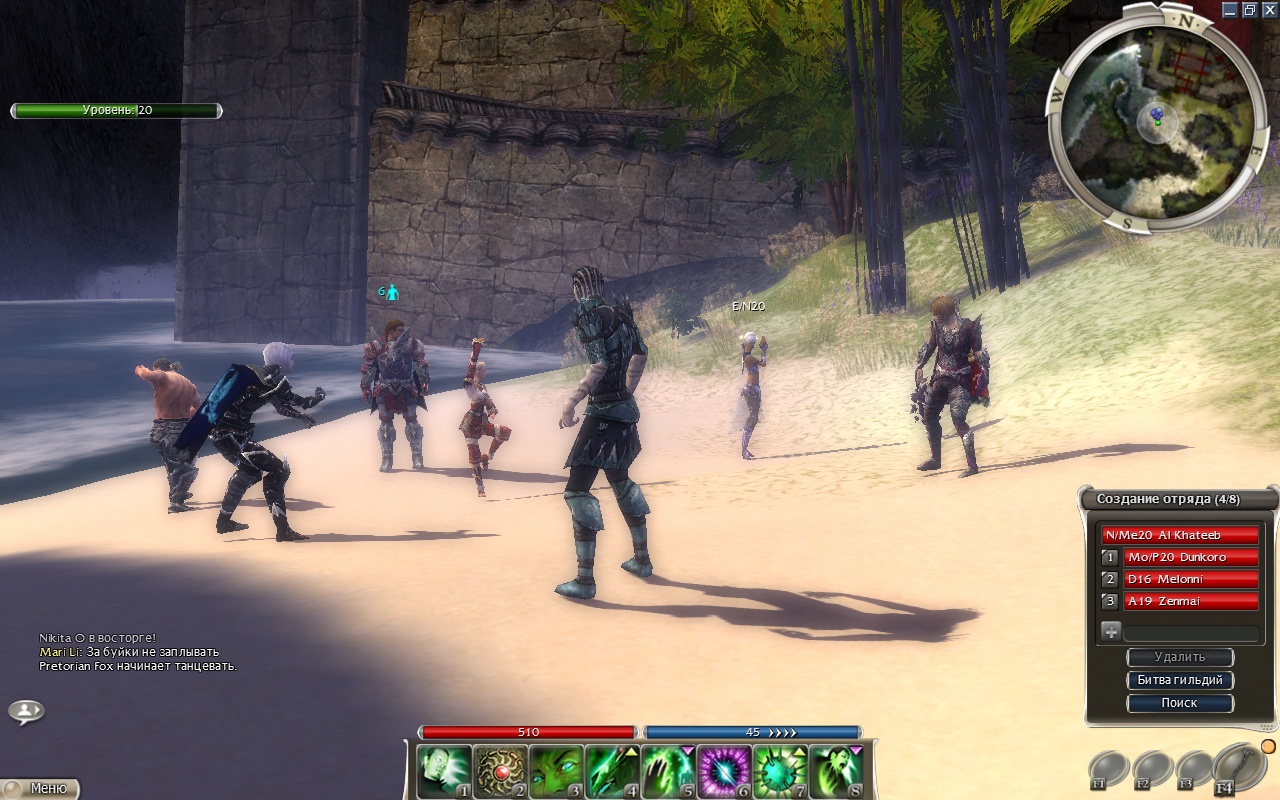Choose Melonni in the party list
The width and height of the screenshot is (1280, 800).
pyautogui.click(x=1190, y=579)
